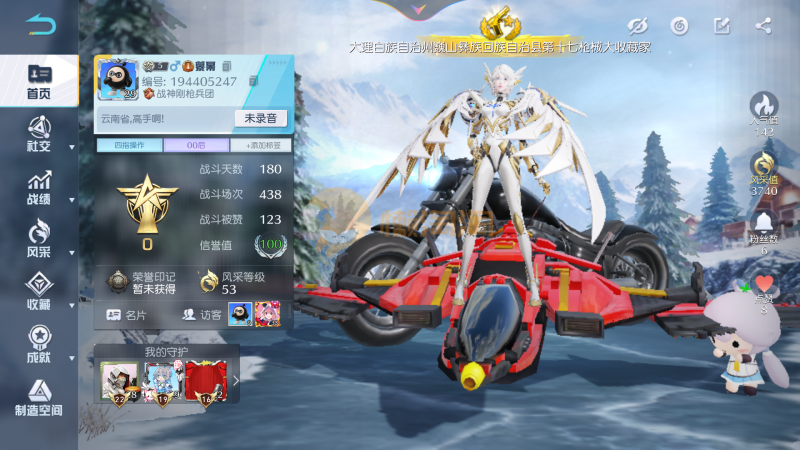Go back with the top-left arrow

coord(40,24)
